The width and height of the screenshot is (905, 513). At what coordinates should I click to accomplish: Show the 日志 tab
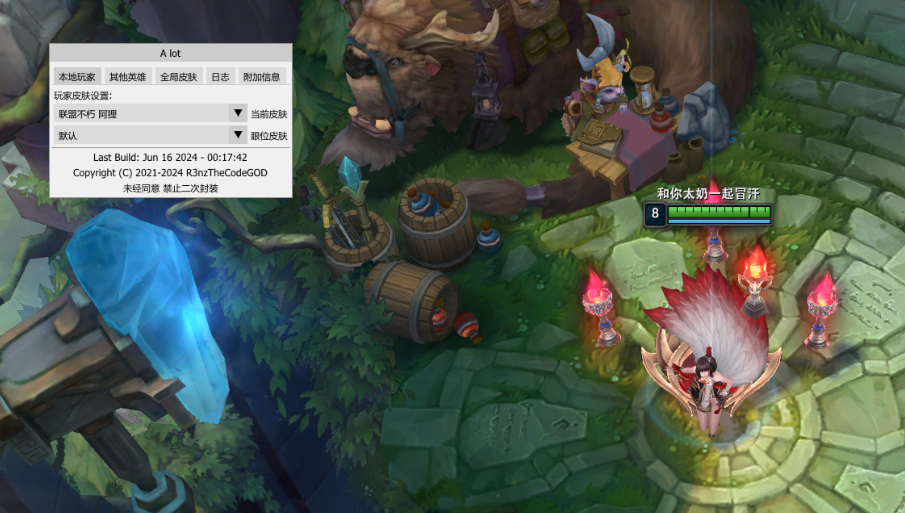tap(220, 76)
